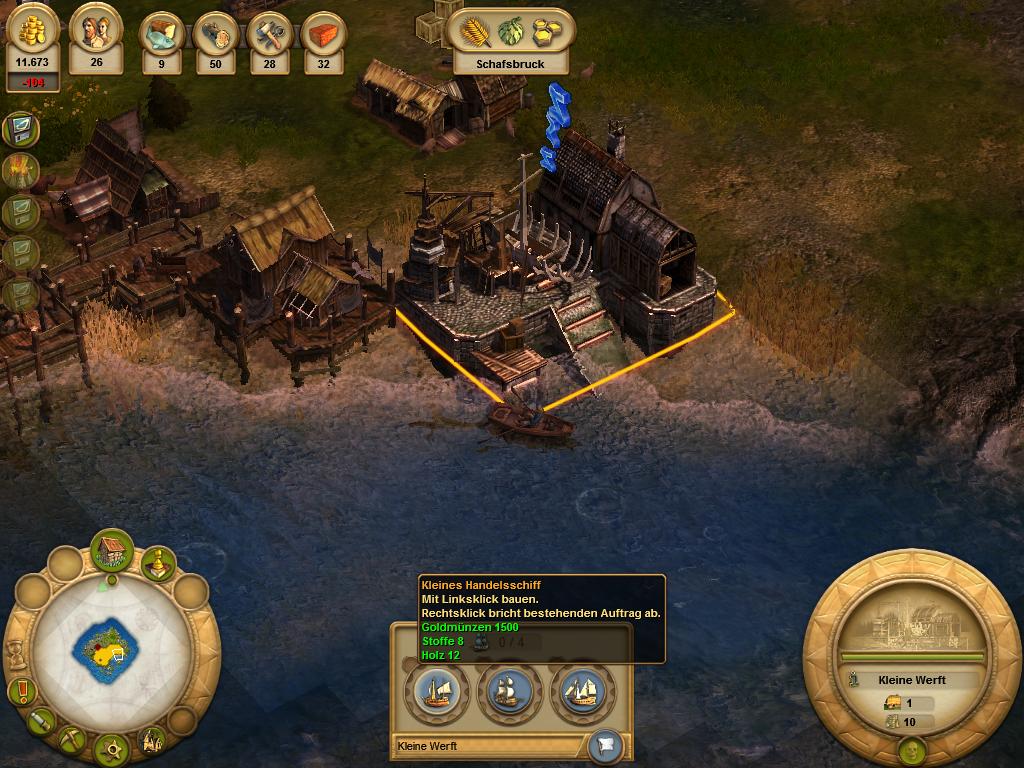The width and height of the screenshot is (1024, 768).
Task: Select the tools resource icon
Action: 269,33
